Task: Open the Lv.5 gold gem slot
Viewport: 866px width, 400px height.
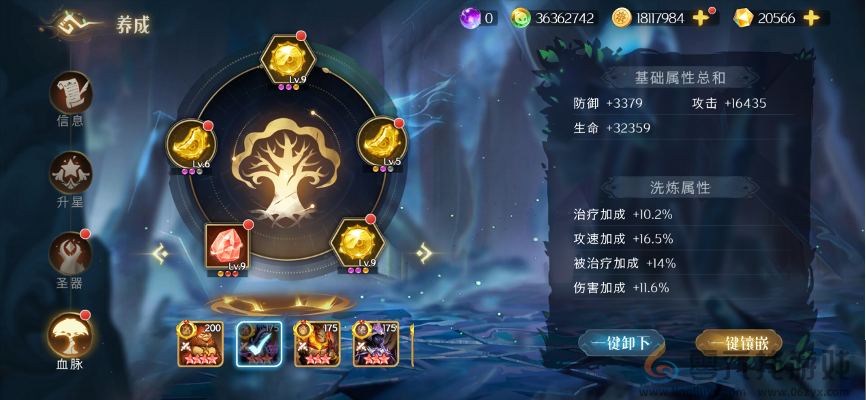Action: (381, 142)
